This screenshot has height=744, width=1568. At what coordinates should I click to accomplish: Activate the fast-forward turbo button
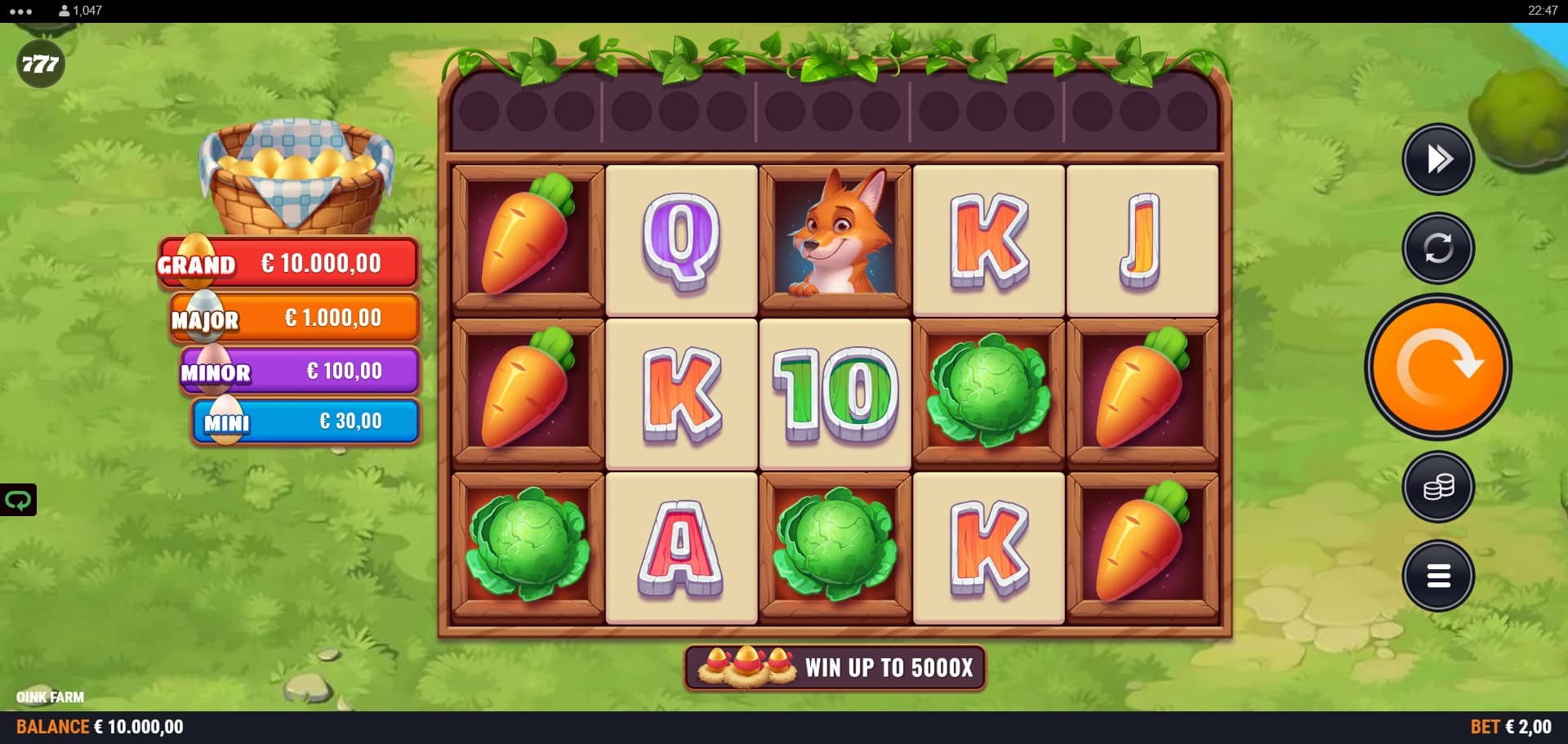tap(1437, 159)
